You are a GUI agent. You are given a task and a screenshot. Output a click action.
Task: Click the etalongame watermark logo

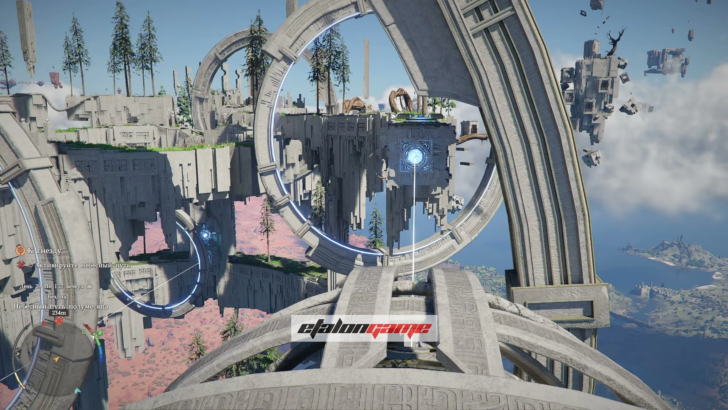[x=364, y=329]
